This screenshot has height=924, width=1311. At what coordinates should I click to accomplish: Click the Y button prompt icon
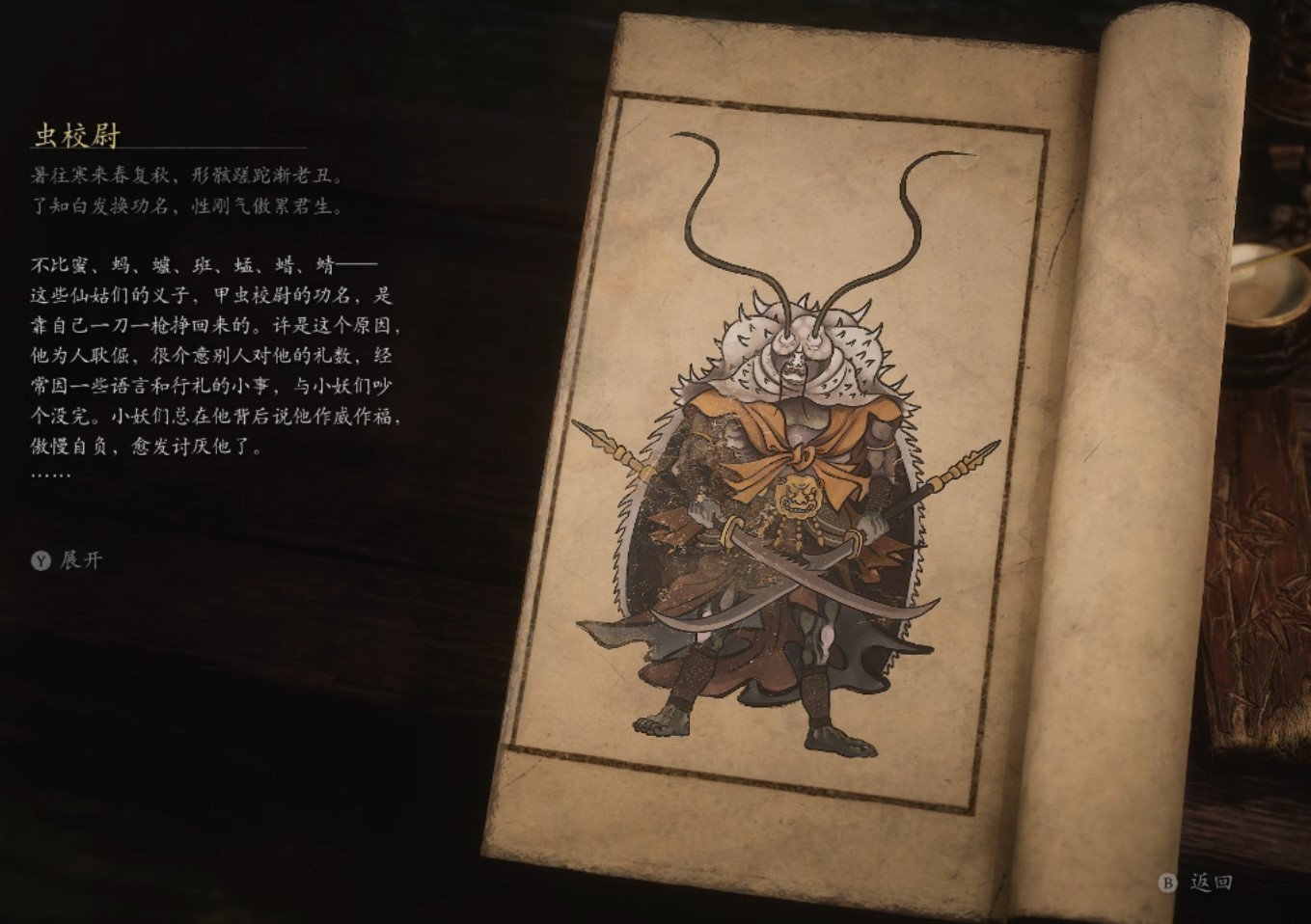(39, 559)
